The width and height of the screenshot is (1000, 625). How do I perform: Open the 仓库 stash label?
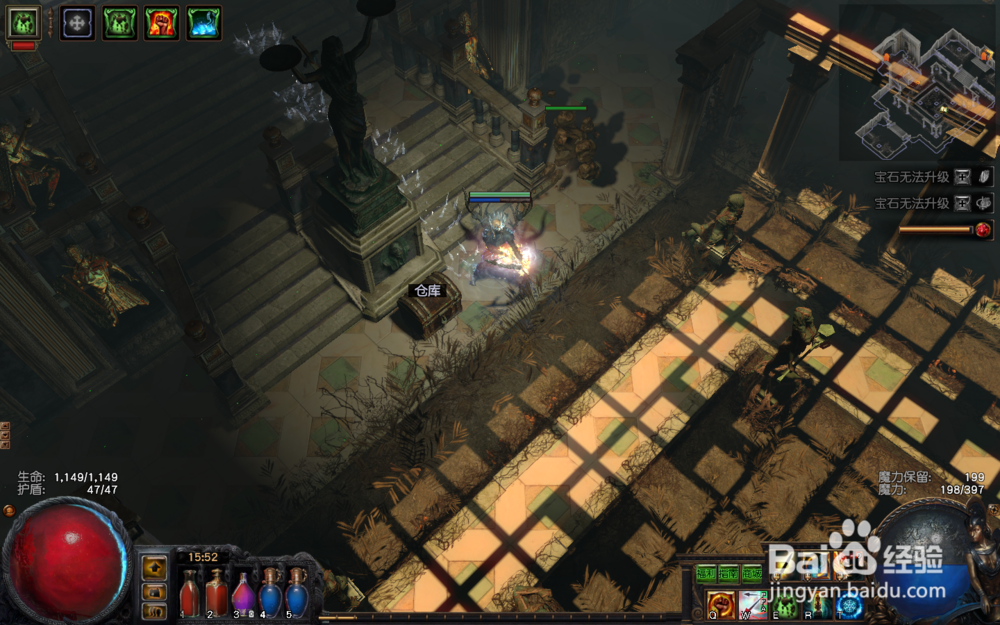point(427,291)
